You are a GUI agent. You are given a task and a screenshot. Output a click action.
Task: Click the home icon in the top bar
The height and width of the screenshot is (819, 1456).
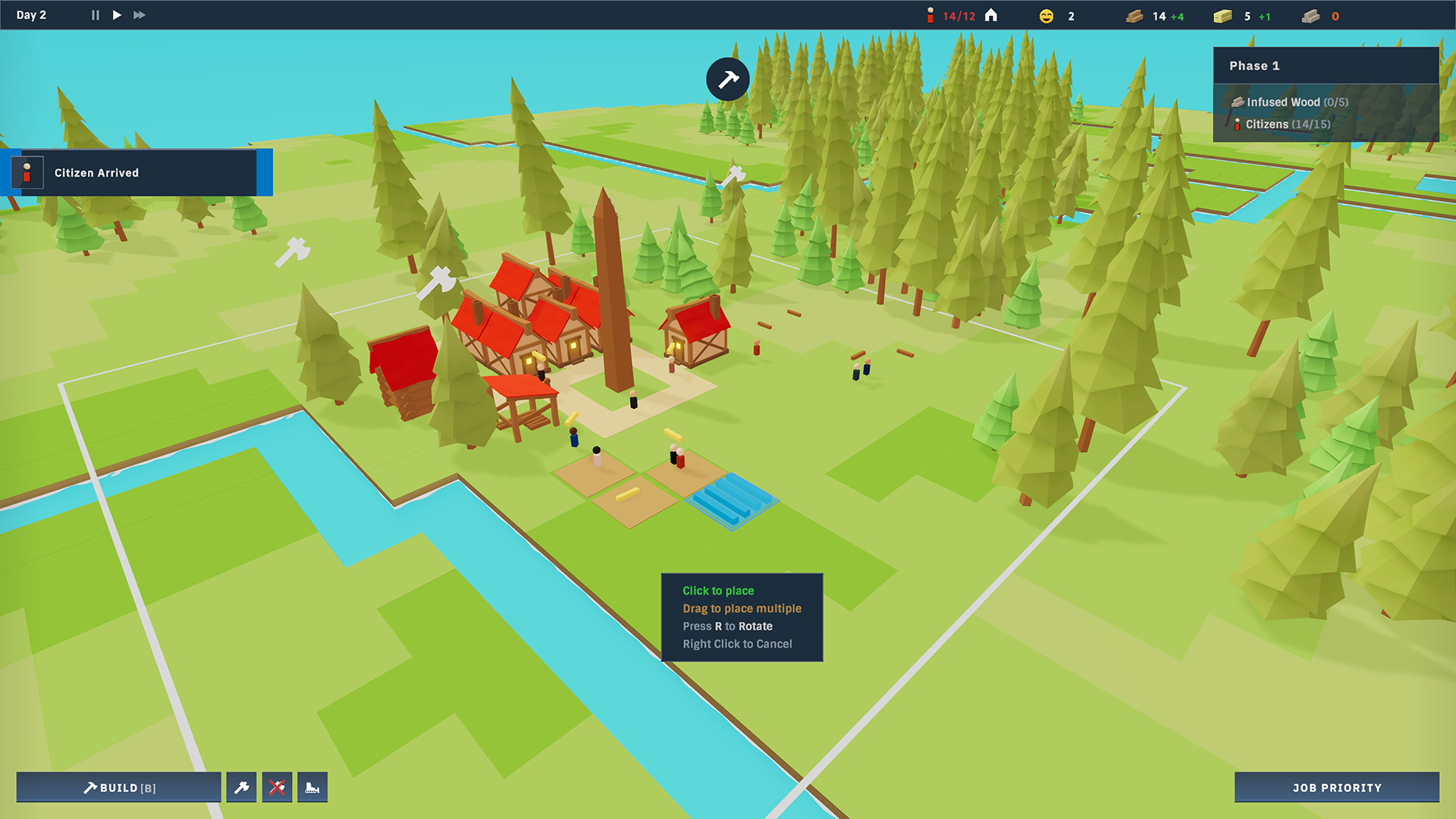(991, 14)
